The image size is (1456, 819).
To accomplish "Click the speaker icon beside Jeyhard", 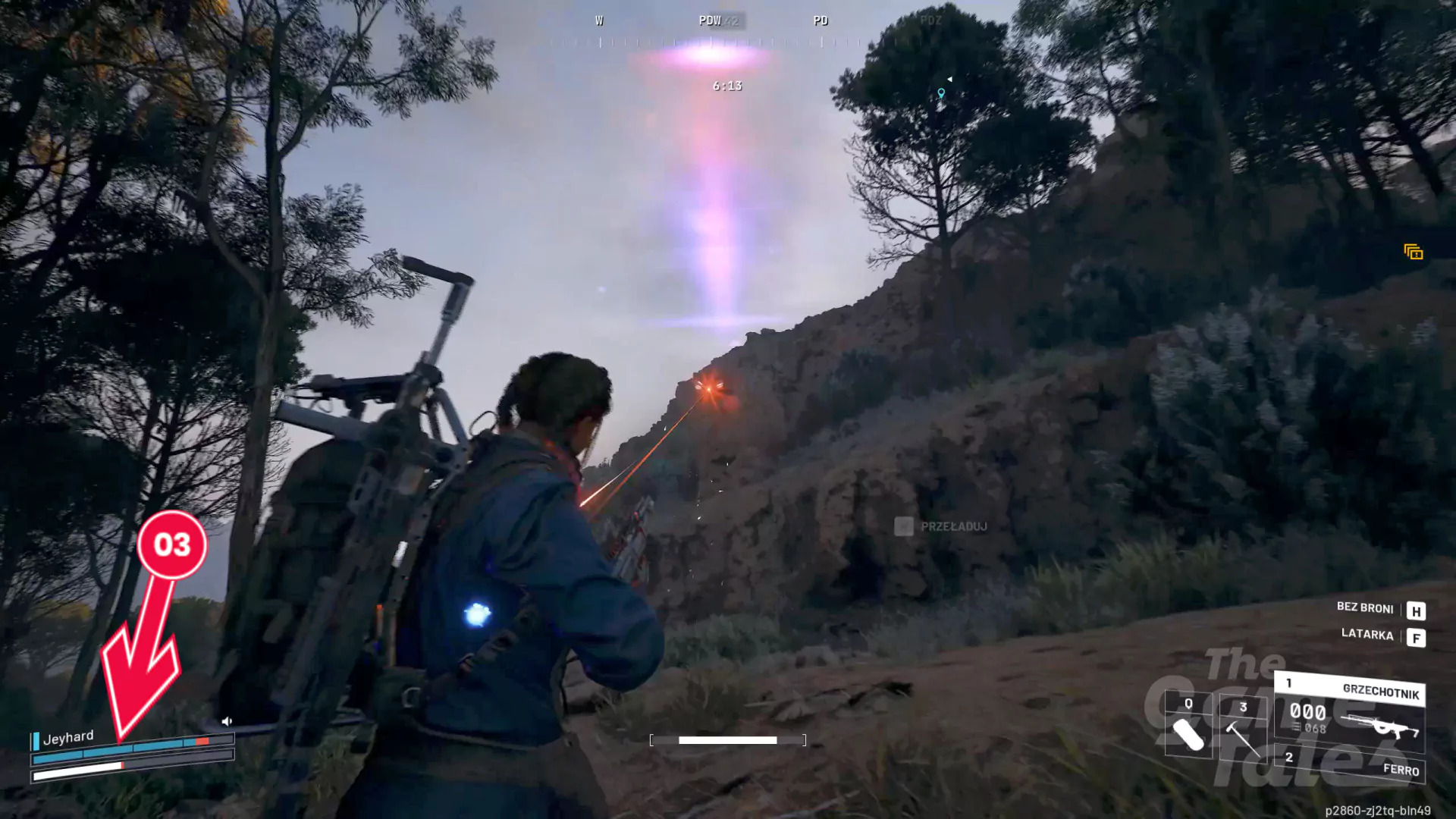I will pos(226,721).
